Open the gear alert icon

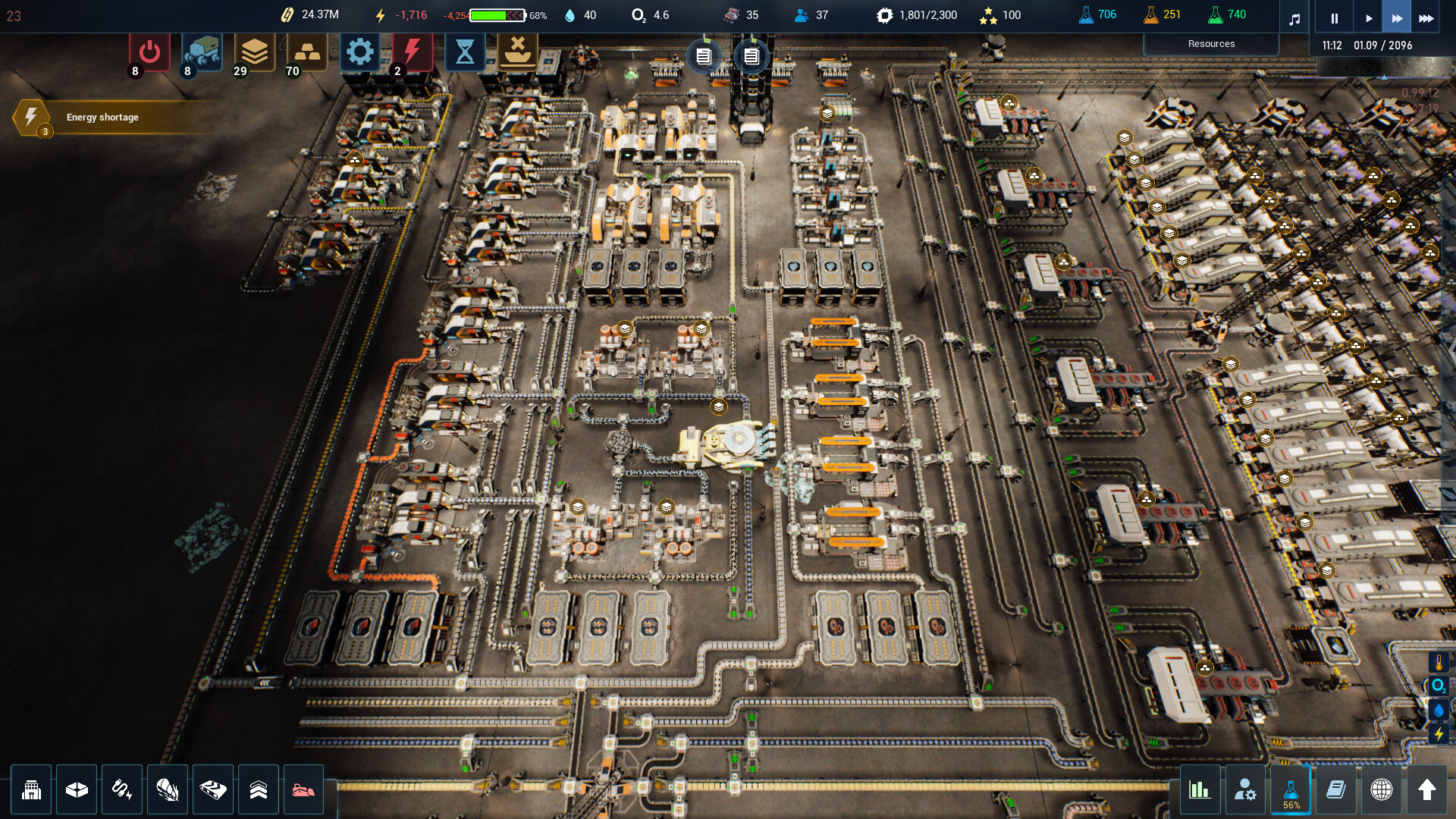point(359,52)
